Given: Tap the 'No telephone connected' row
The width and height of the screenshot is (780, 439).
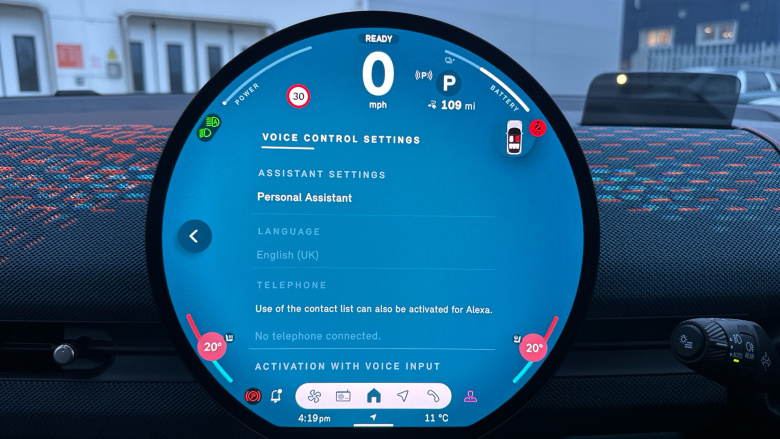Looking at the screenshot, I should coord(318,336).
